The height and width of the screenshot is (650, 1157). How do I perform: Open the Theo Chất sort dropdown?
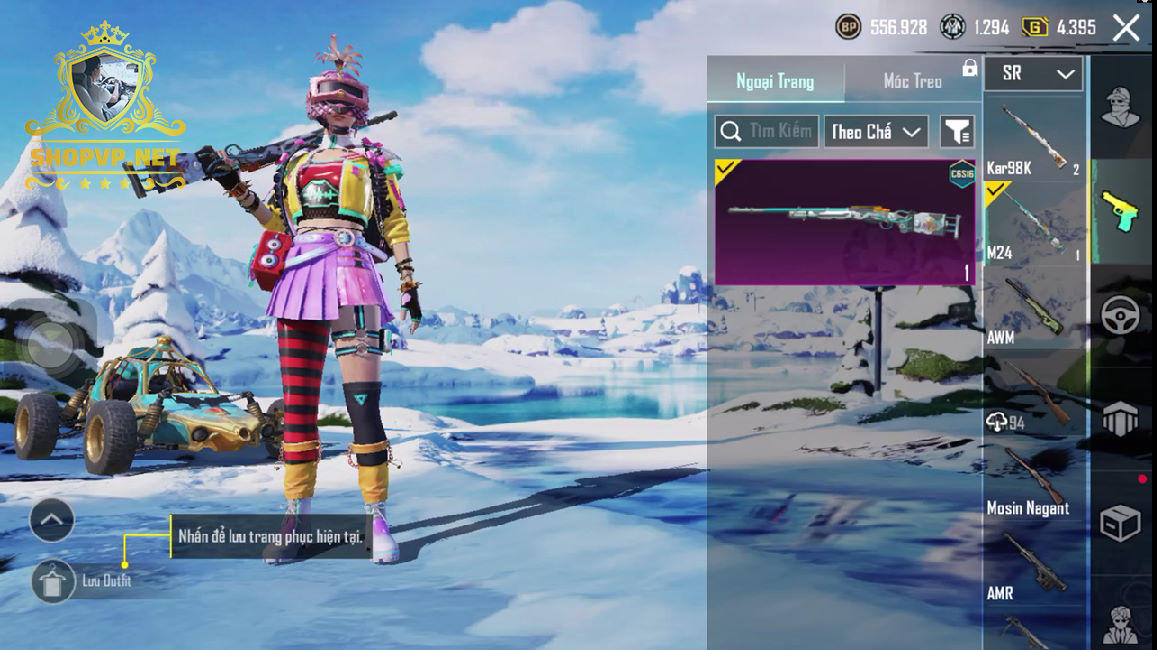coord(875,131)
